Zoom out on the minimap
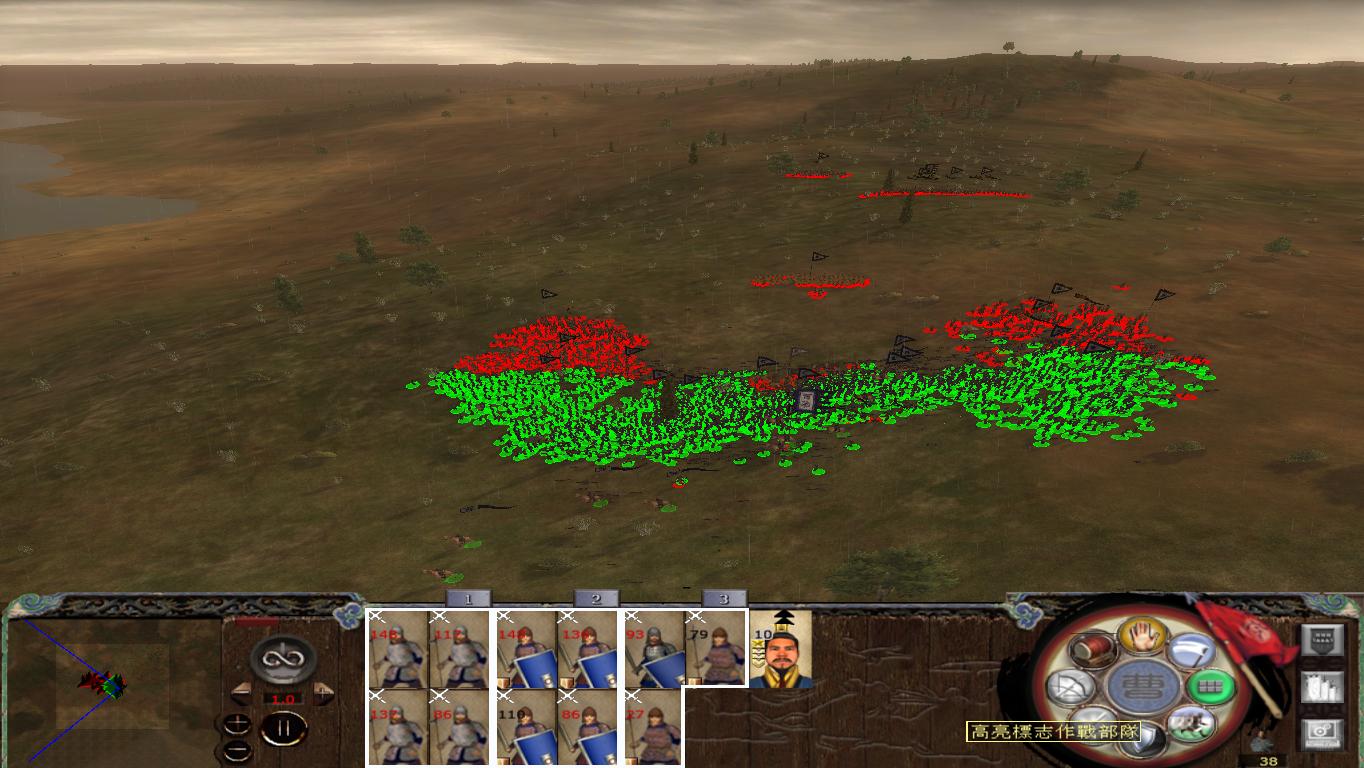This screenshot has width=1364, height=768. [238, 750]
